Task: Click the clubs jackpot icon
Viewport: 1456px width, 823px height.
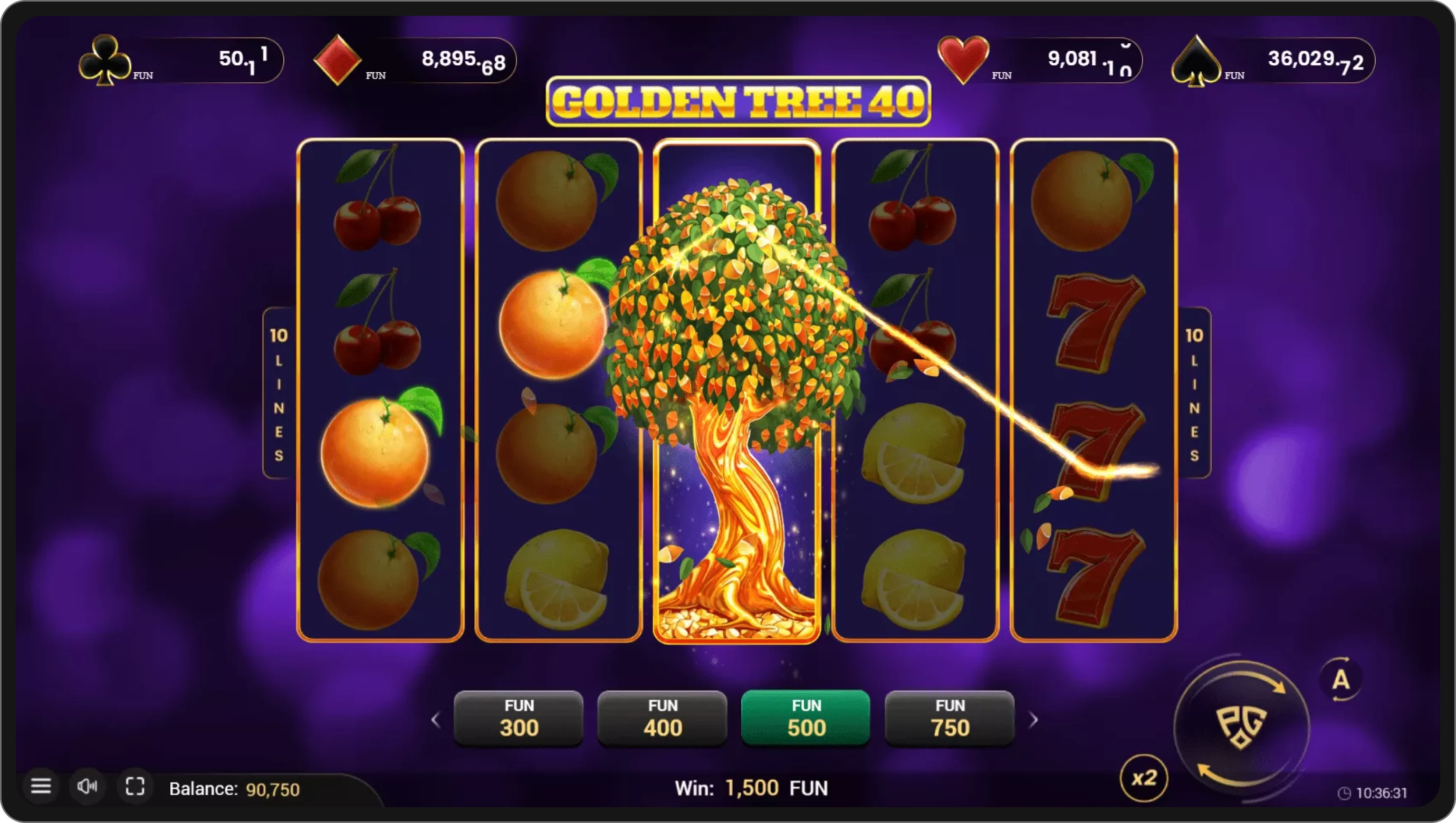Action: 104,59
